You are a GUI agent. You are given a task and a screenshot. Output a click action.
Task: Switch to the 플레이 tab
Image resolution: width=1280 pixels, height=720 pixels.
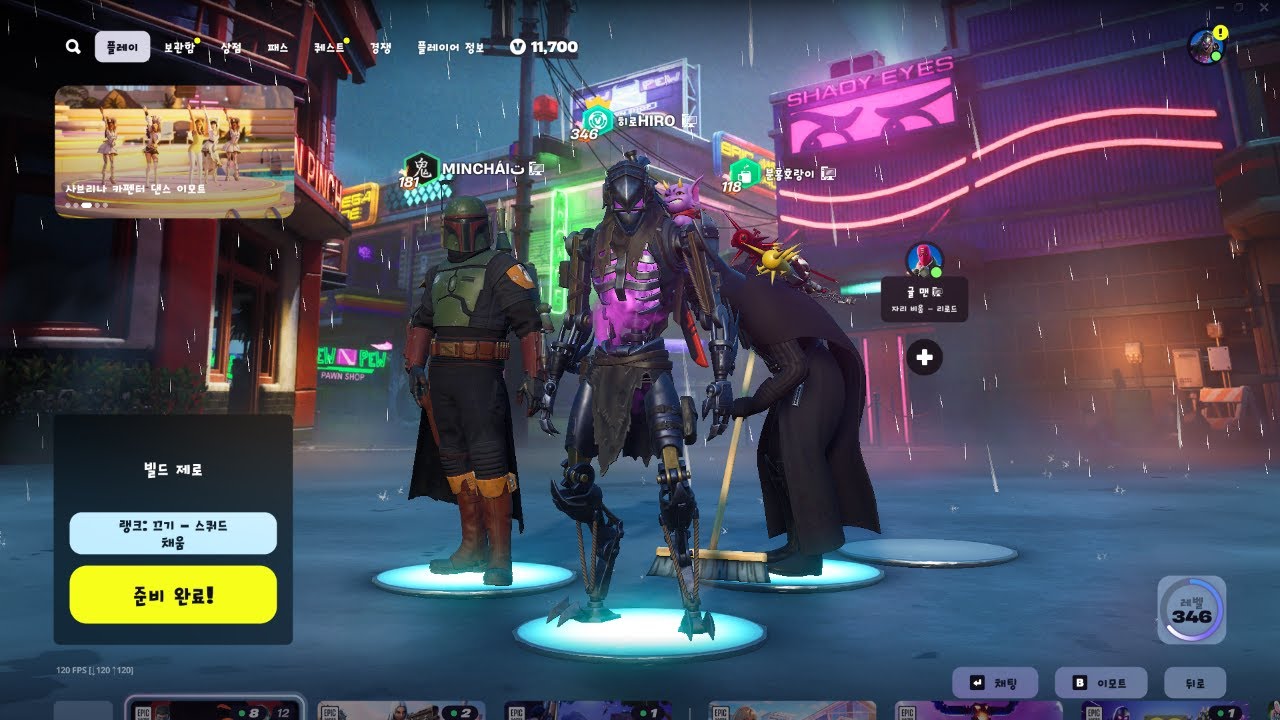tap(122, 47)
